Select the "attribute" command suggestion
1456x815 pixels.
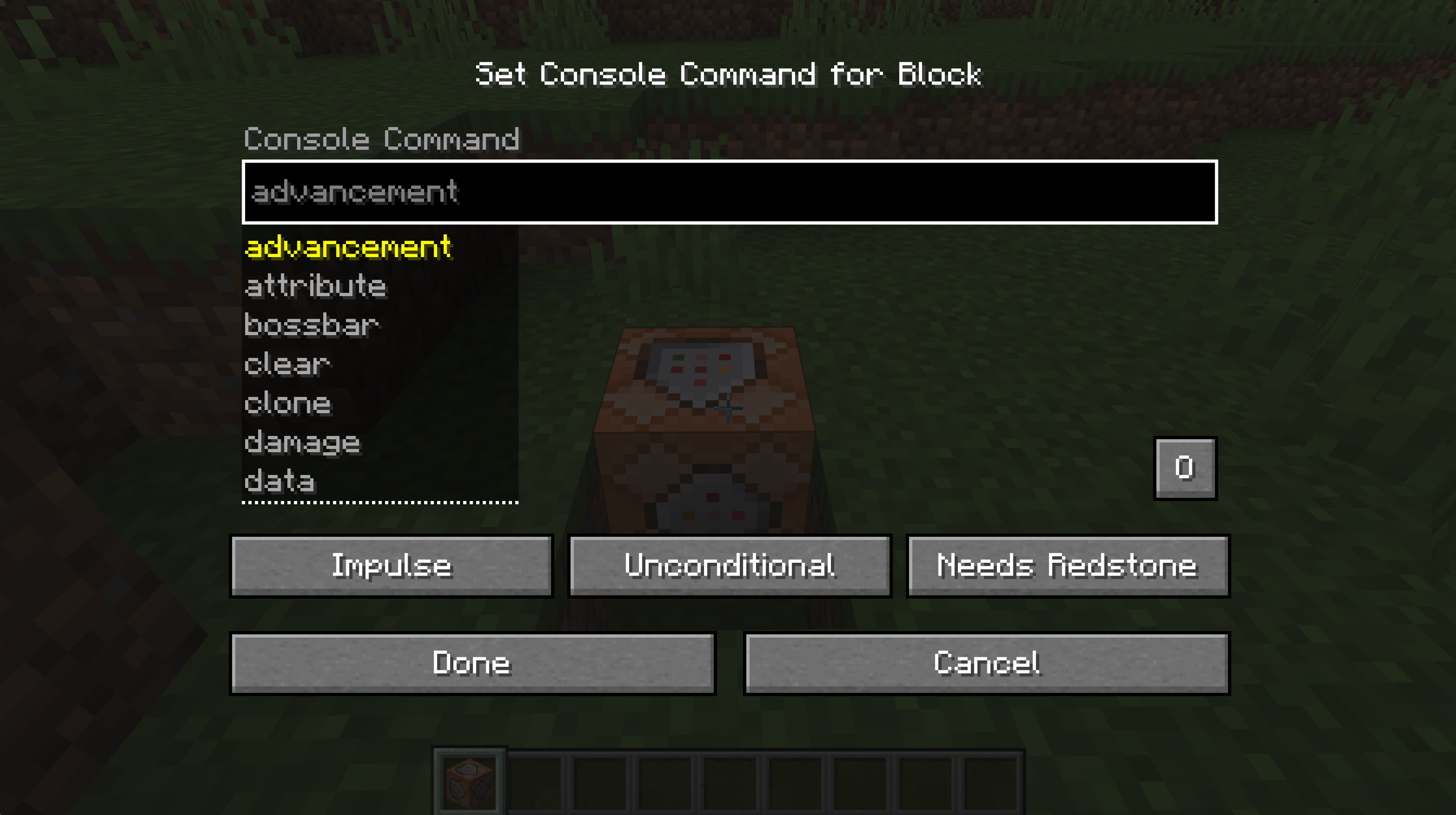316,286
